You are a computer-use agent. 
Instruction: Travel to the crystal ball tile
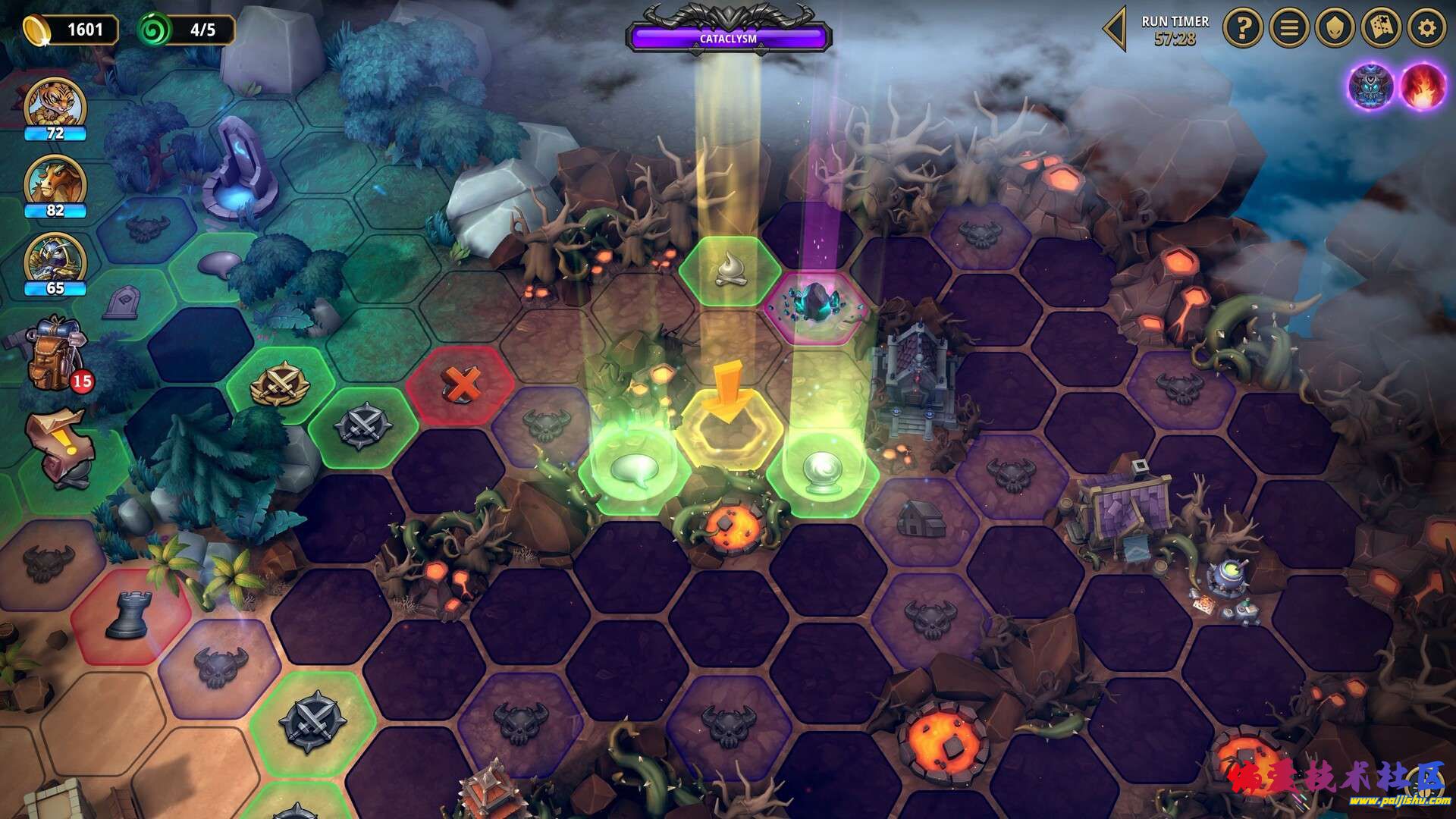coord(822,469)
